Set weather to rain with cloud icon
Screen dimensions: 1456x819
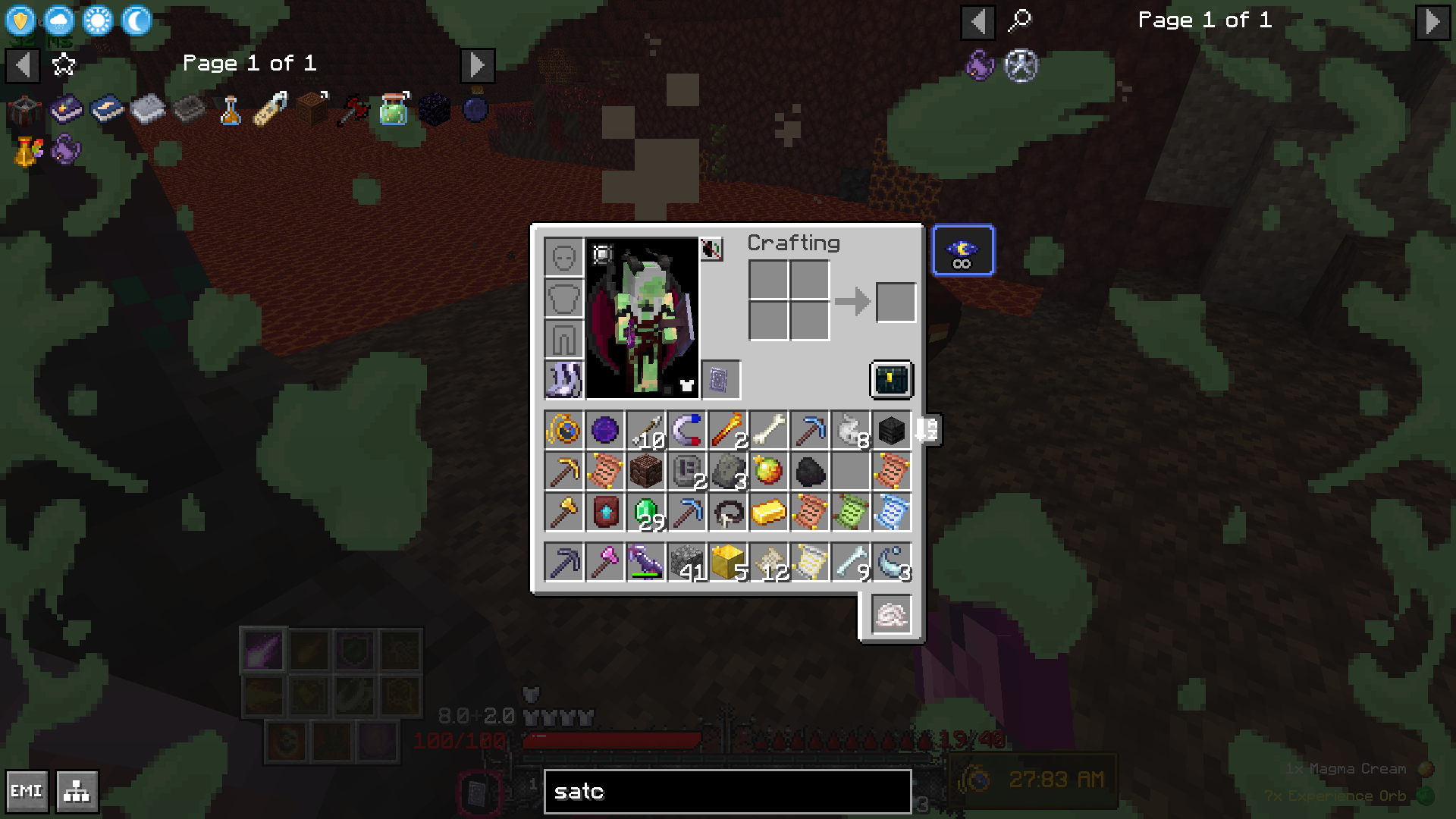59,20
